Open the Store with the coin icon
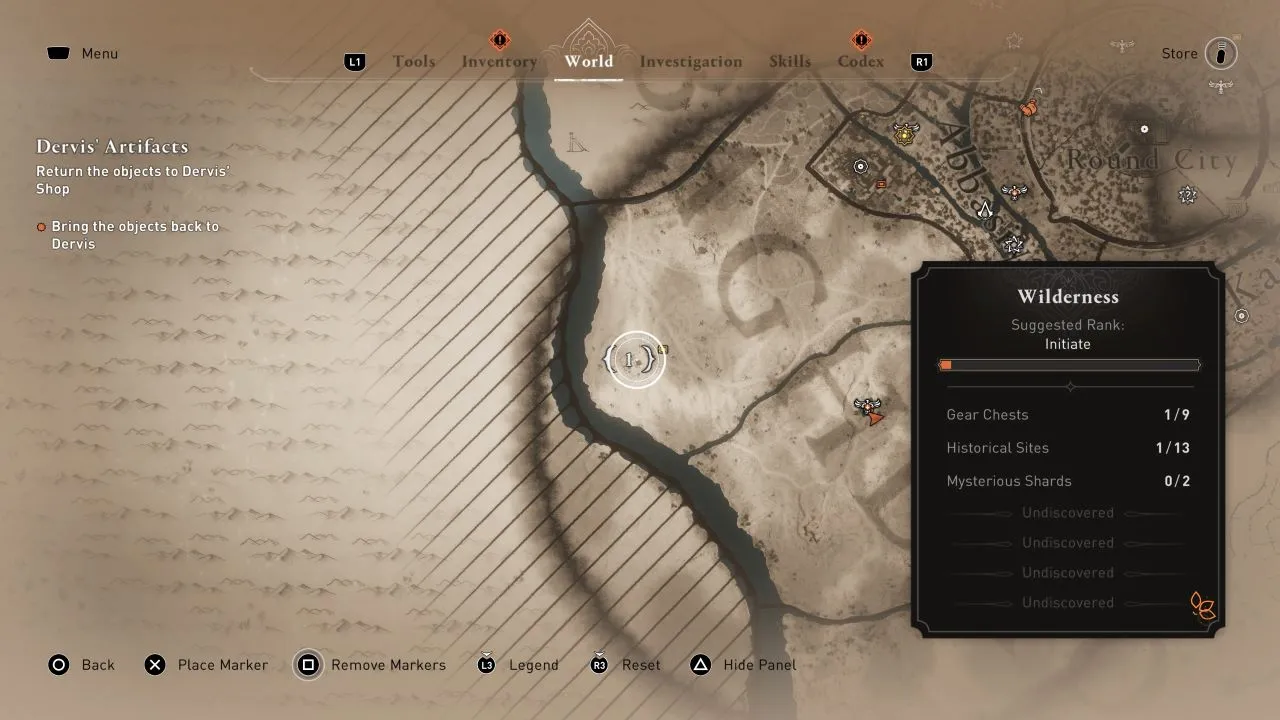Image resolution: width=1280 pixels, height=720 pixels. point(1221,53)
